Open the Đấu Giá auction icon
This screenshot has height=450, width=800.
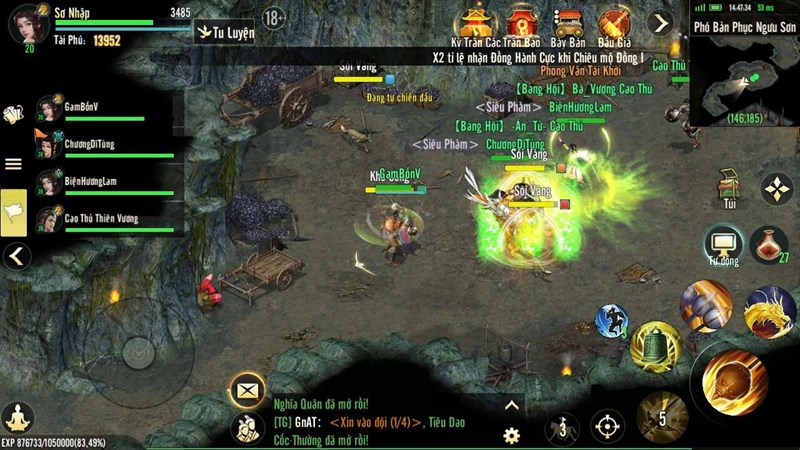click(x=614, y=25)
